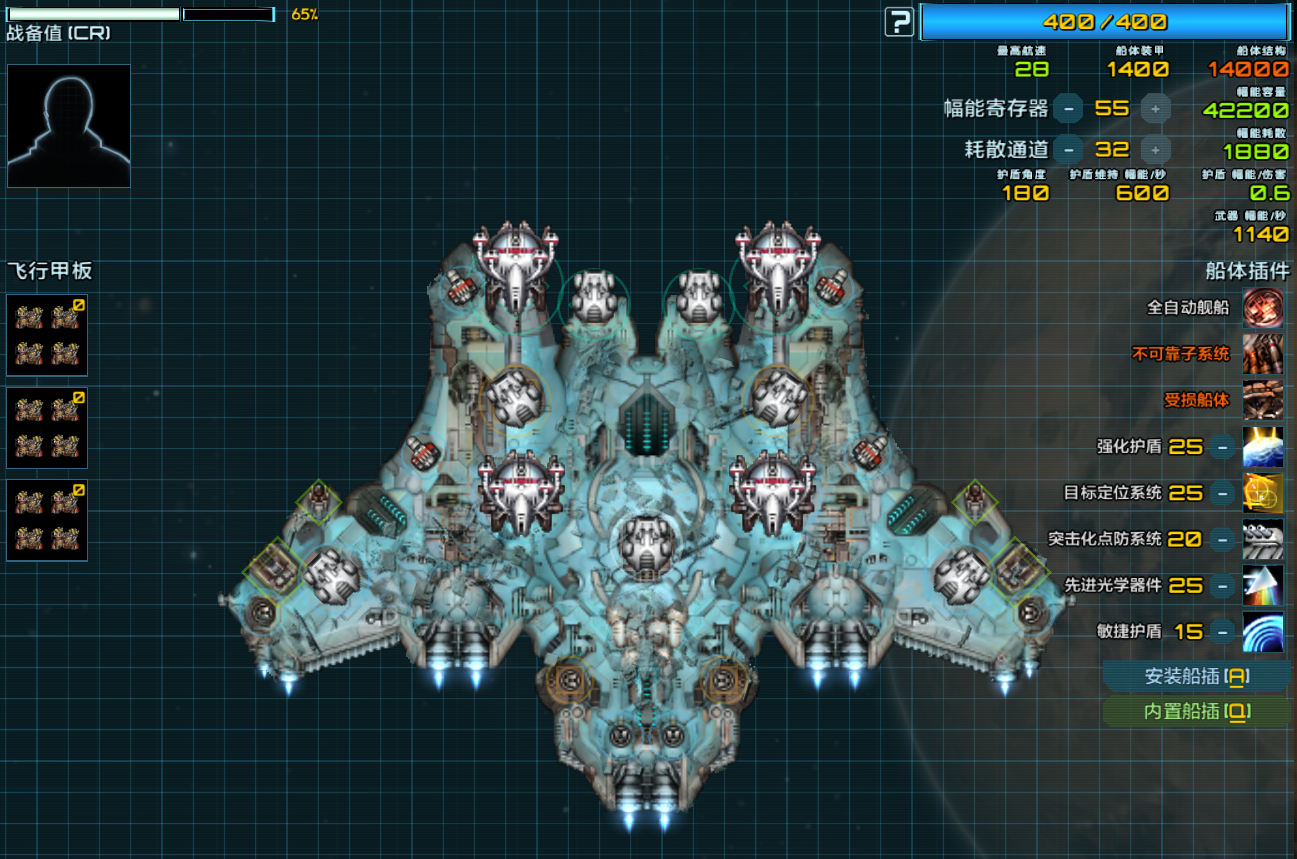Increase the 耗散通道 vent count
Image resolution: width=1297 pixels, height=859 pixels.
click(1155, 150)
